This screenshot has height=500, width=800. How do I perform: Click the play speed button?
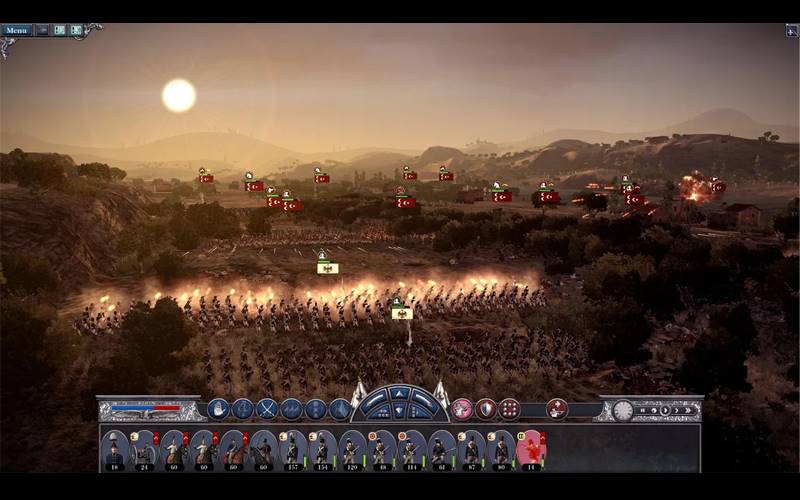coord(663,410)
